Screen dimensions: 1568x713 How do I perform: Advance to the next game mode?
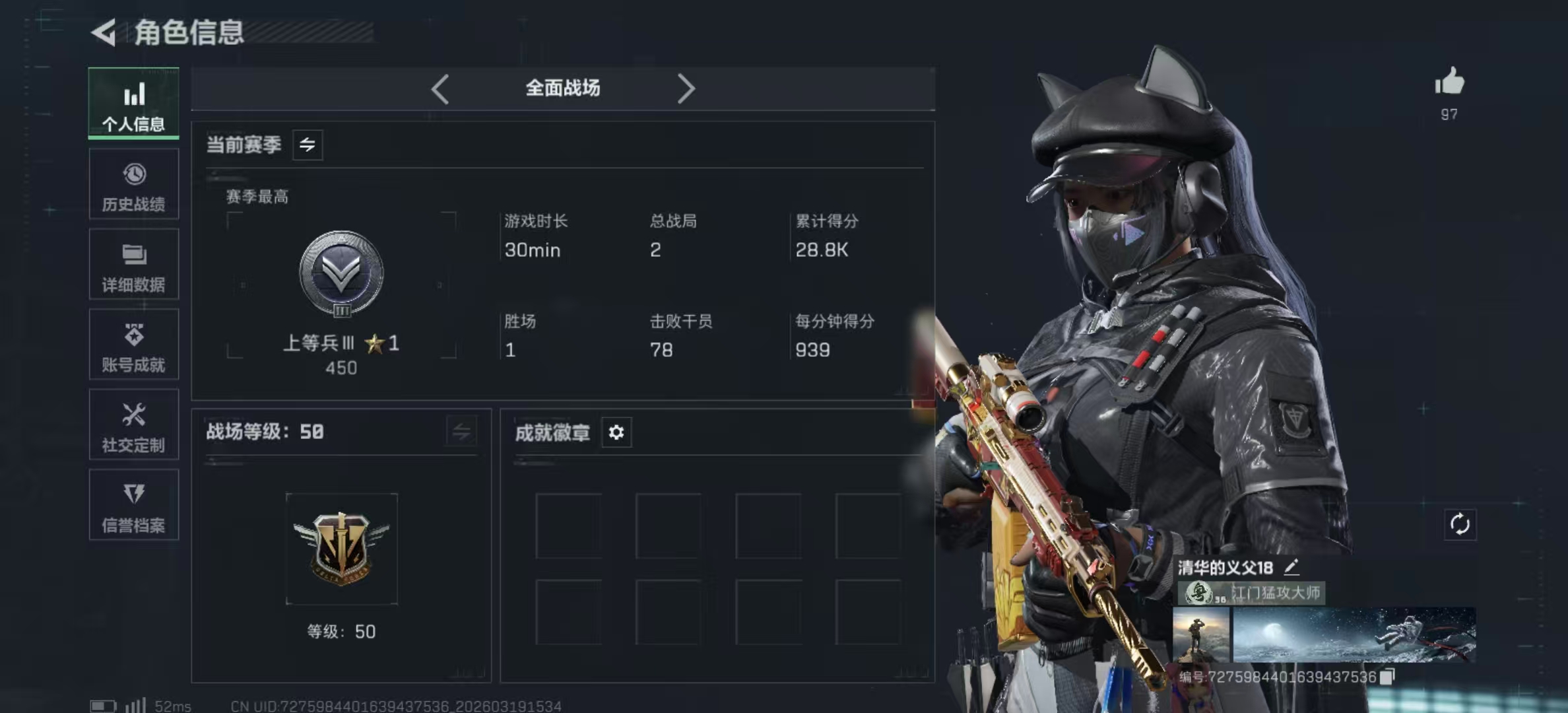tap(686, 88)
